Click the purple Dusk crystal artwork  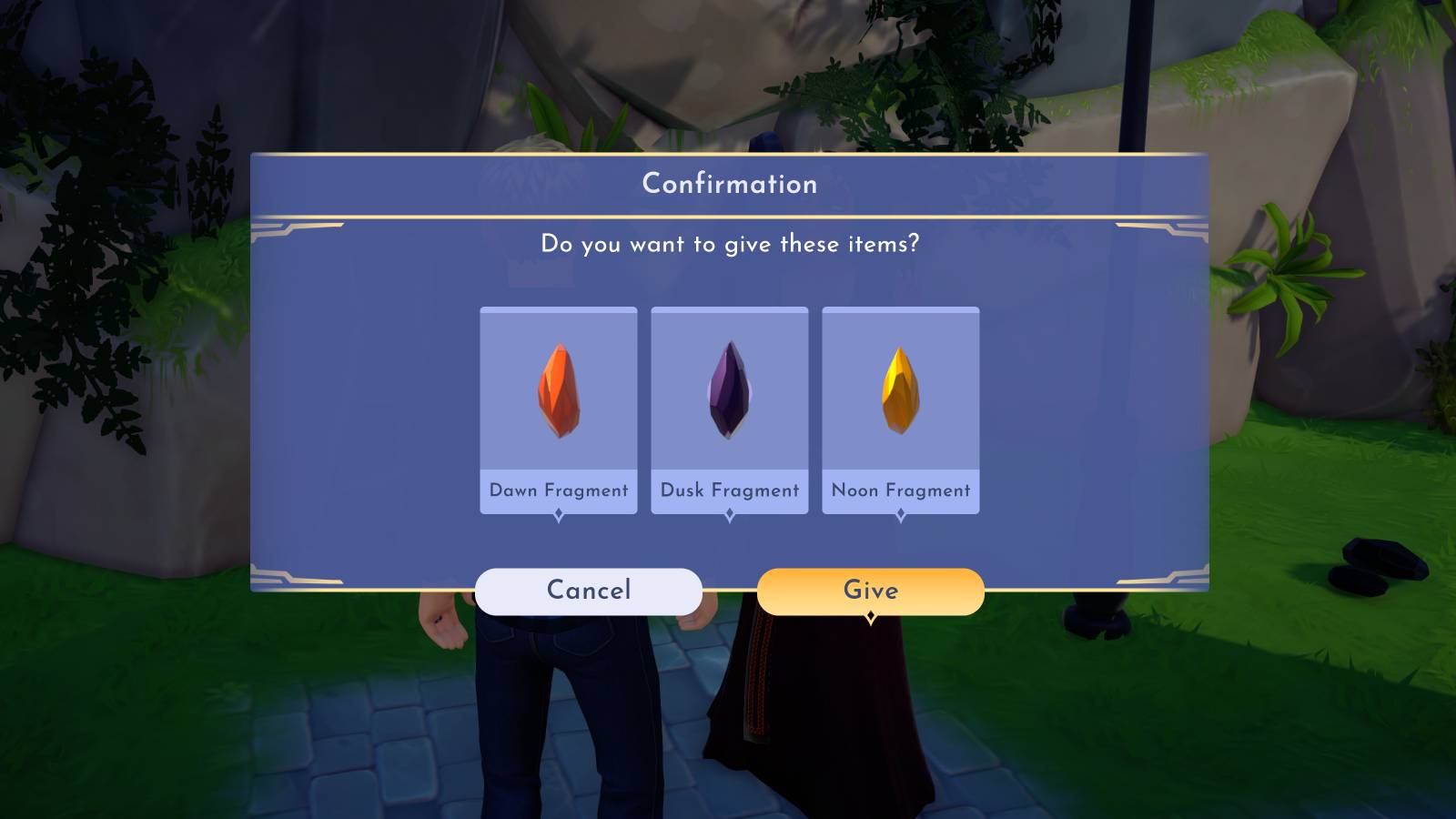(x=729, y=391)
